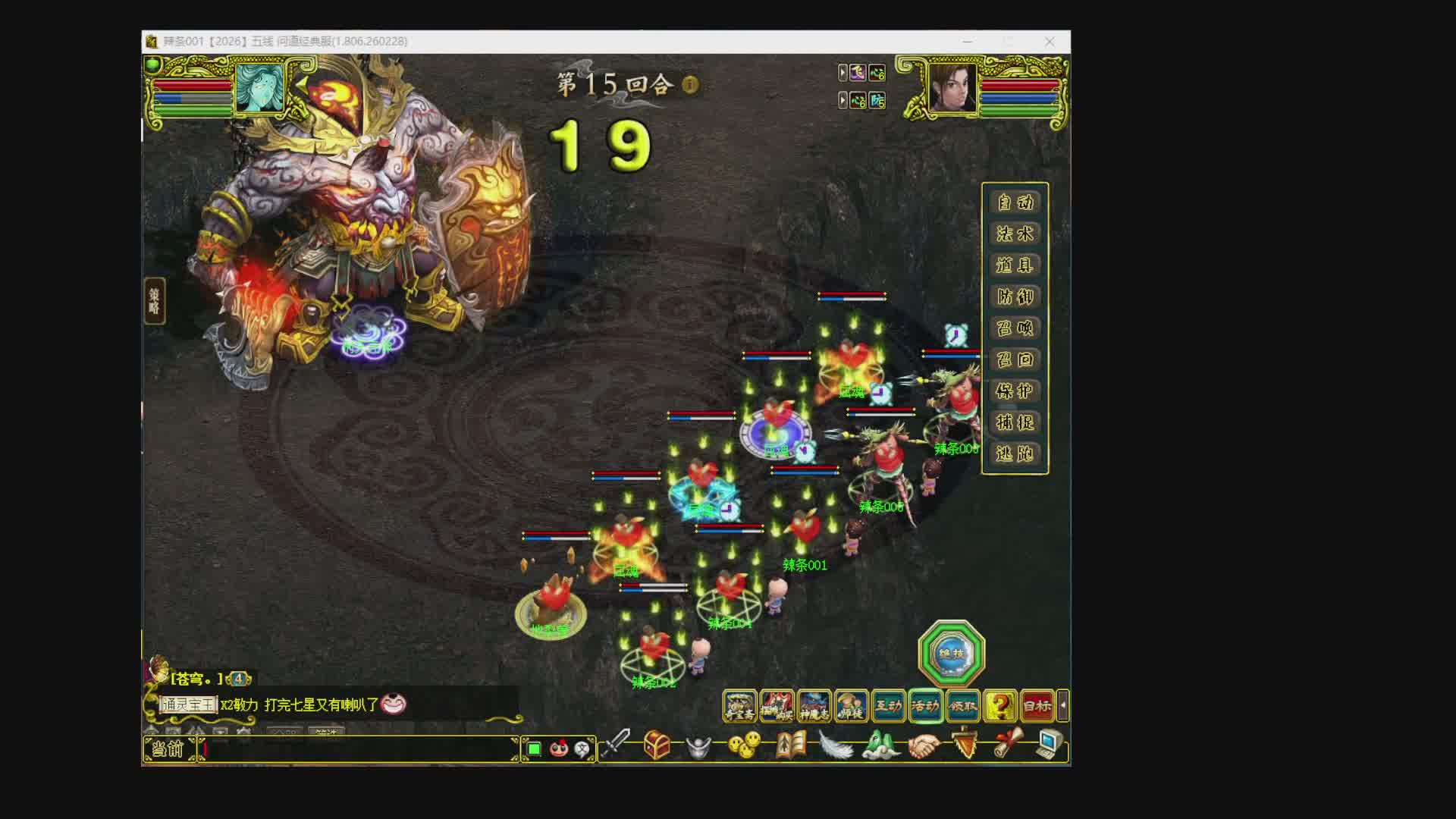1456x819 pixels.
Task: Open the 法术 spell menu
Action: coord(1015,234)
